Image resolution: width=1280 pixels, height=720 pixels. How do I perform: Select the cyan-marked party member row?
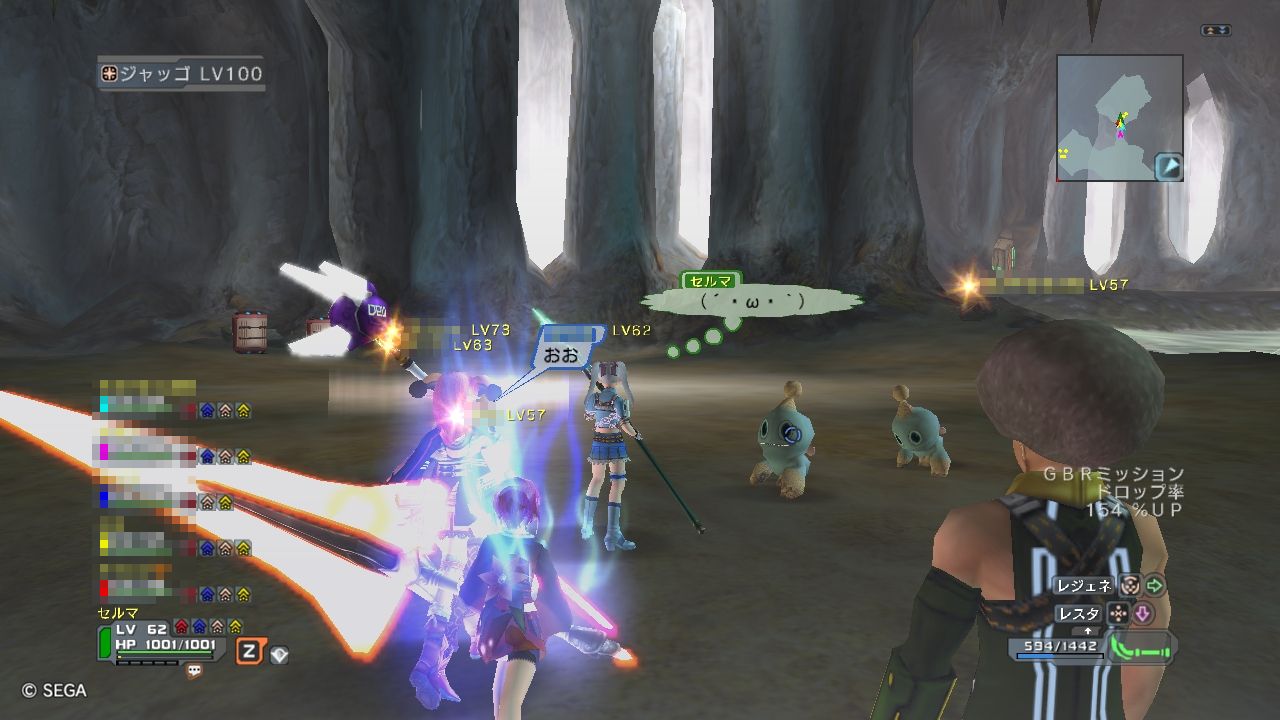point(172,408)
